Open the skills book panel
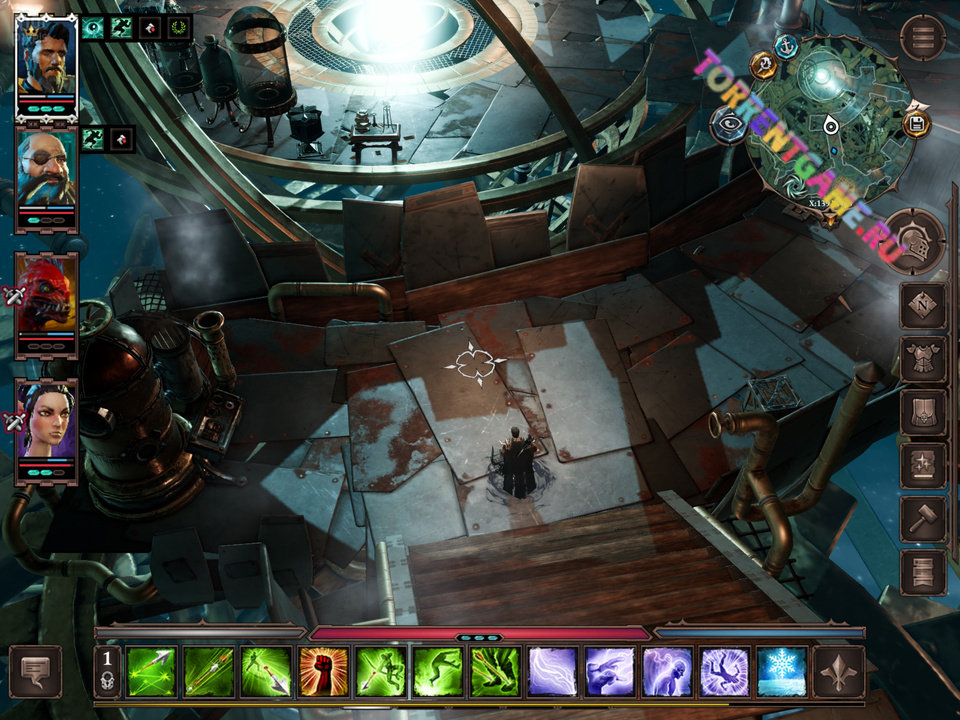 [x=922, y=465]
